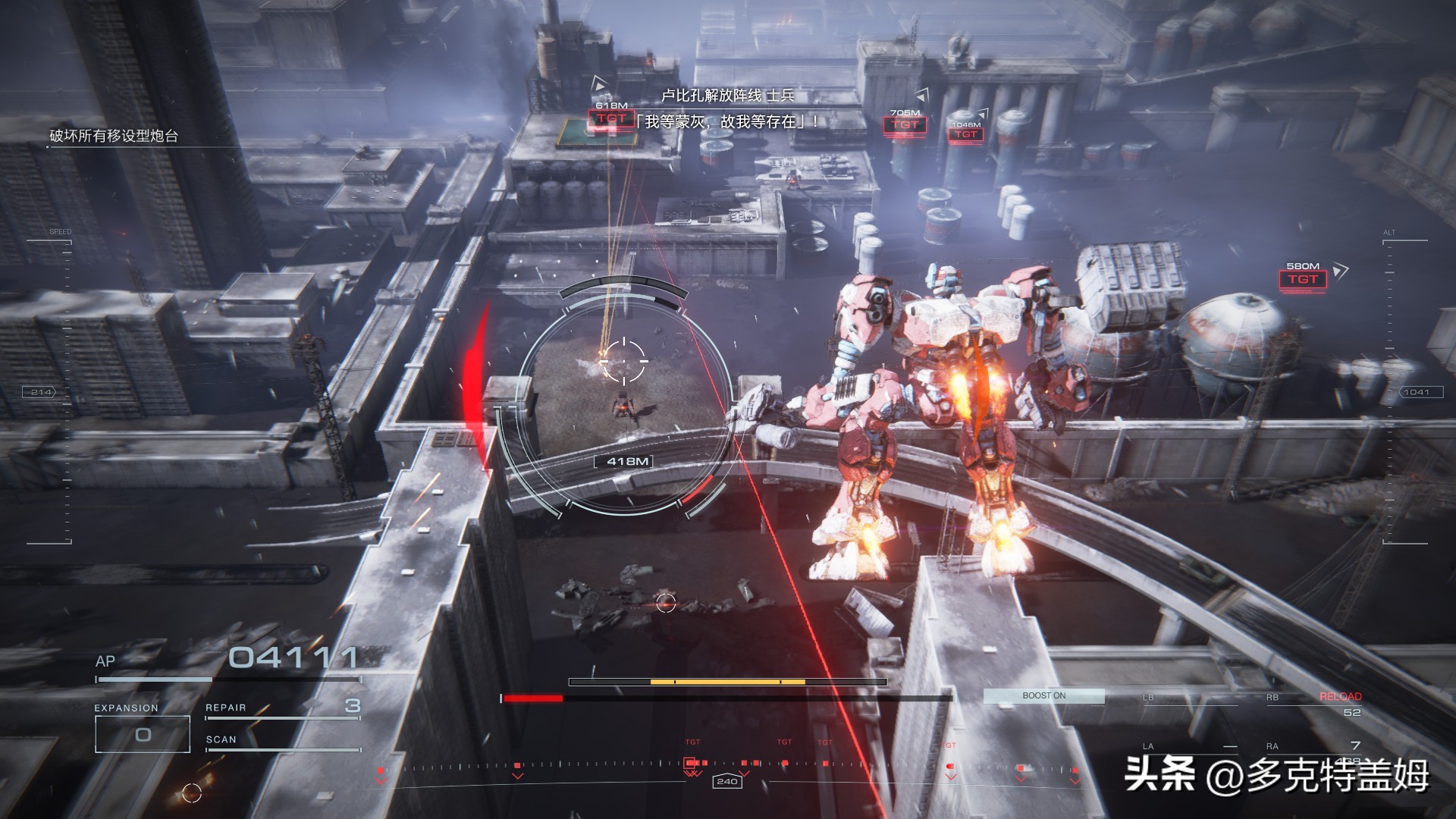
Task: Click the 240 compass heading marker
Action: [x=726, y=781]
